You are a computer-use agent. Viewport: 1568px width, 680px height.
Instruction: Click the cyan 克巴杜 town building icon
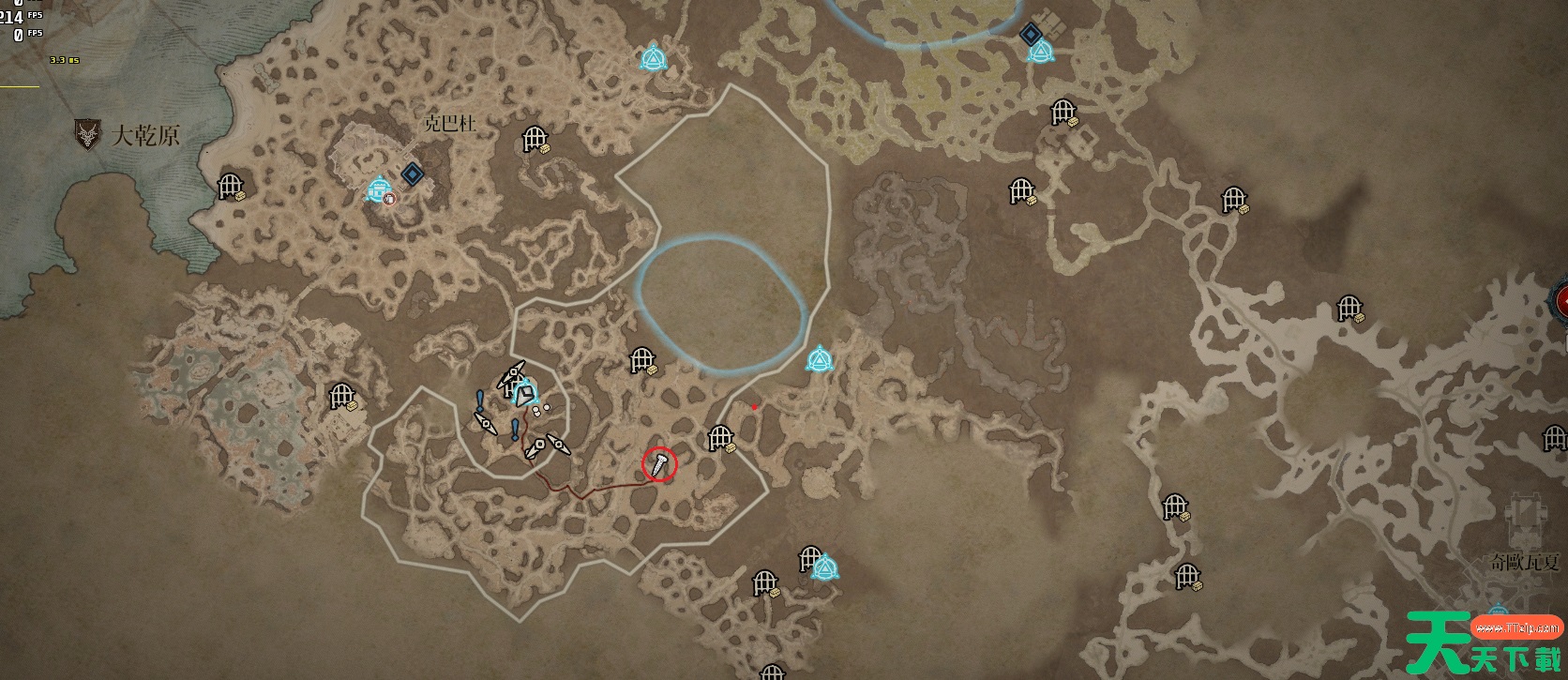(x=379, y=190)
